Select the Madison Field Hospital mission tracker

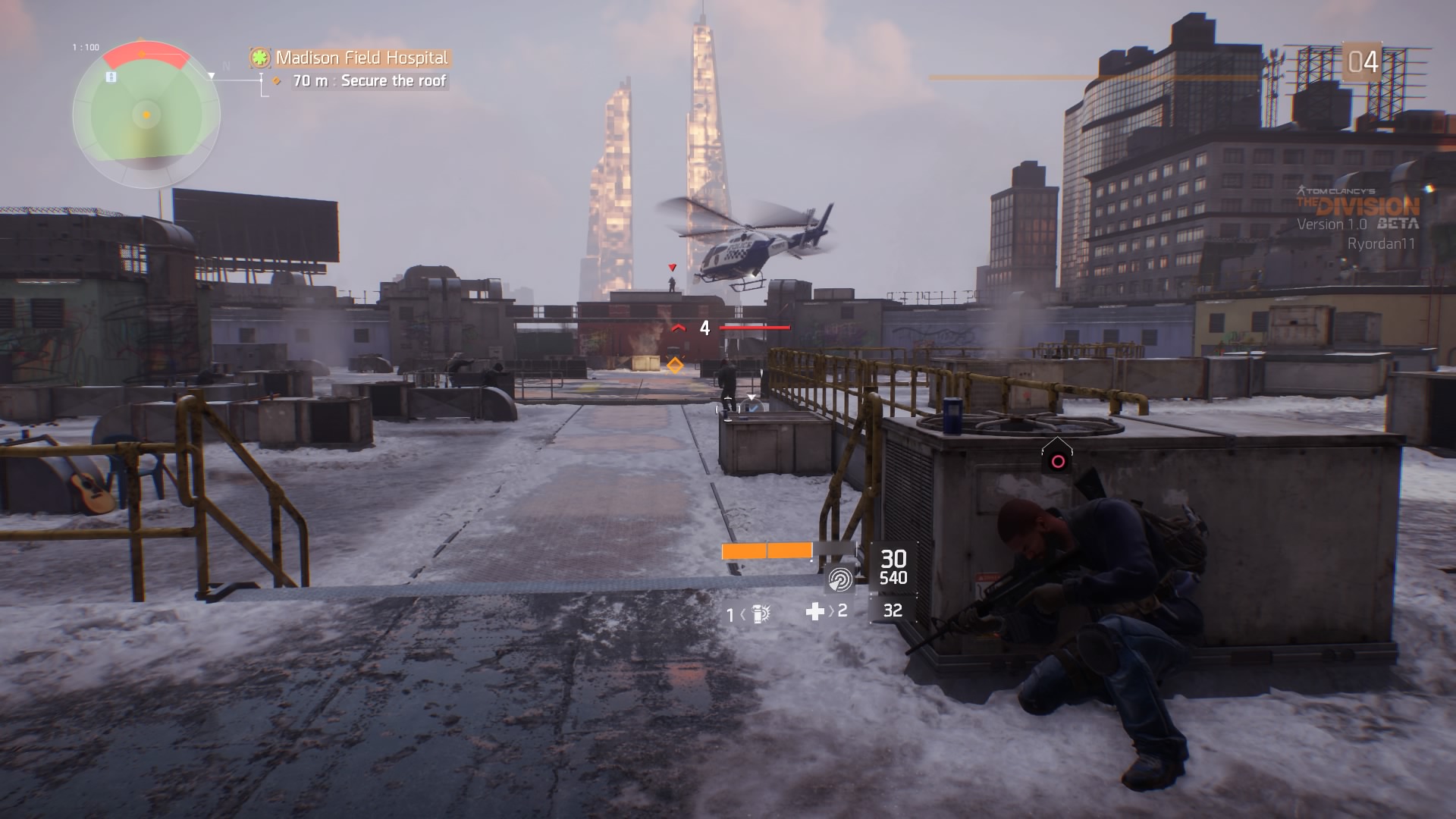coord(361,58)
